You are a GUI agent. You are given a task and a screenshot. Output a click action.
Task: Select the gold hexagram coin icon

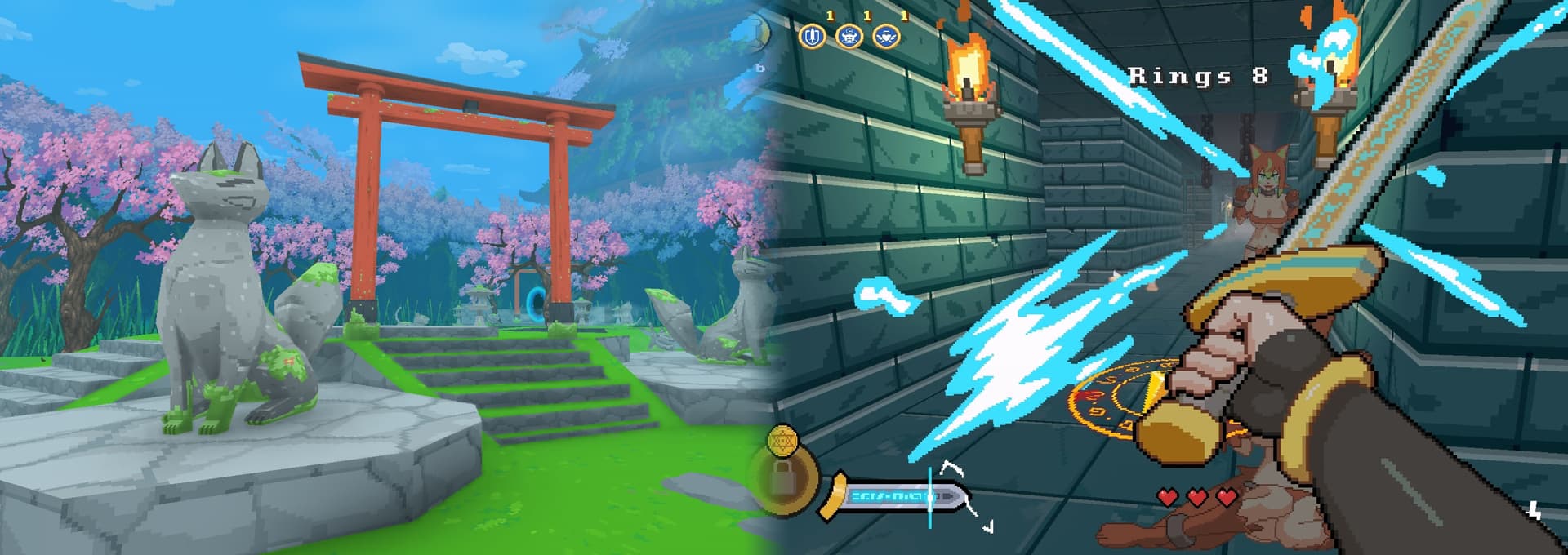pos(782,439)
